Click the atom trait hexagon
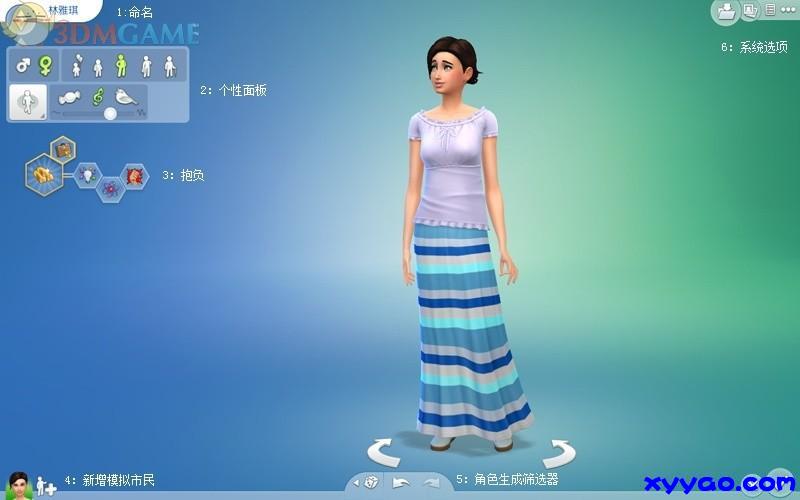Screen dimensions: 800x500 point(109,187)
